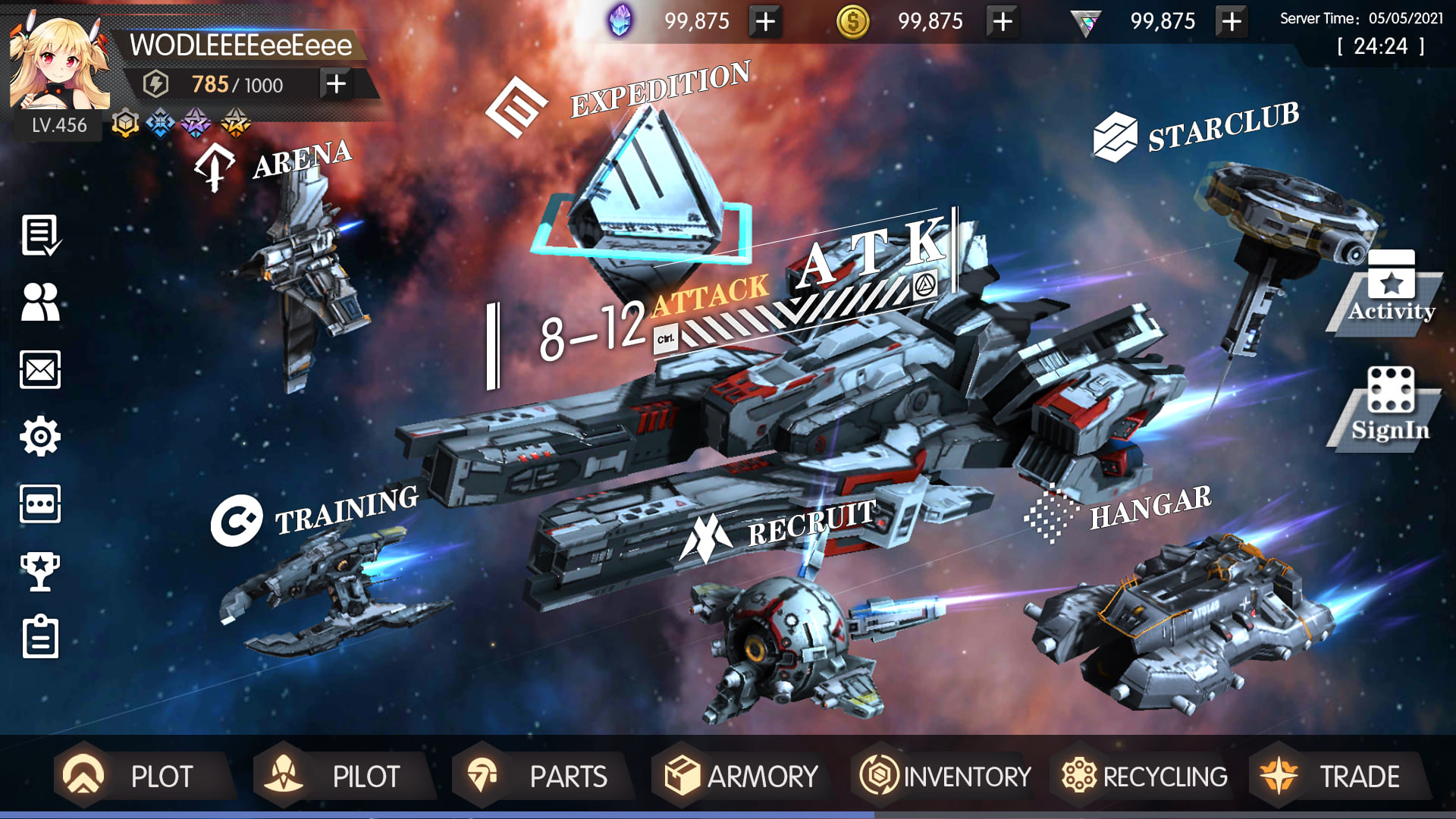Show the INVENTORY
This screenshot has height=819, width=1456.
point(945,776)
